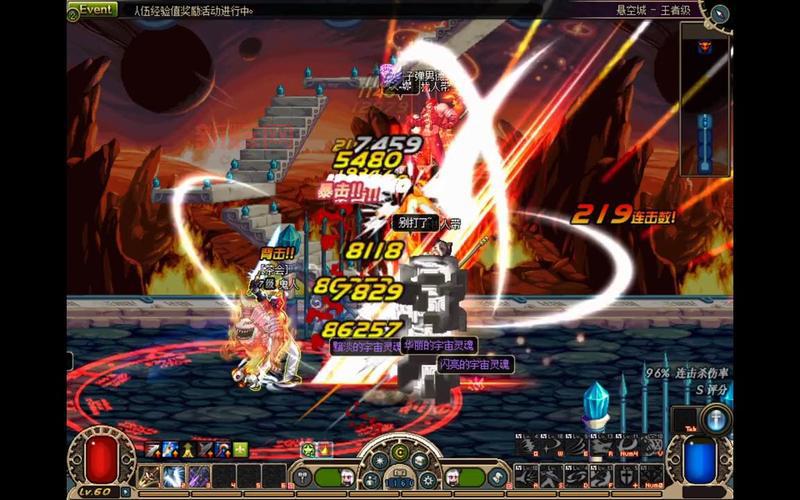Use the purple blade item in the hotbar

click(x=198, y=476)
